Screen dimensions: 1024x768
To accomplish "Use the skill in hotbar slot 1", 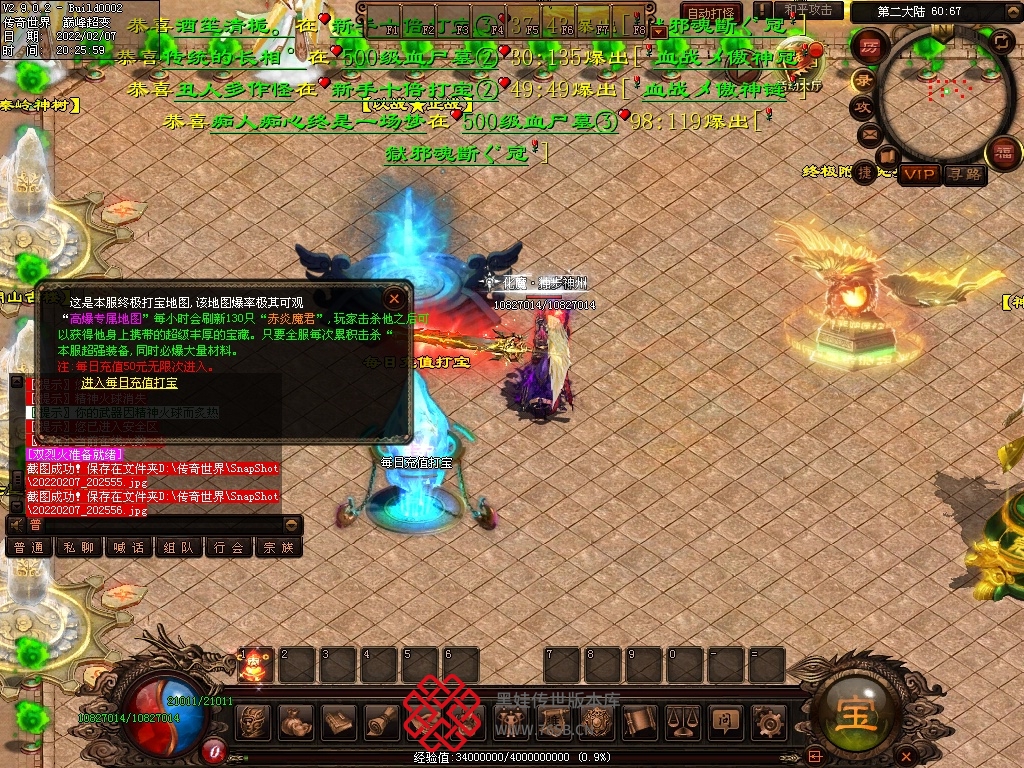I will tap(254, 665).
